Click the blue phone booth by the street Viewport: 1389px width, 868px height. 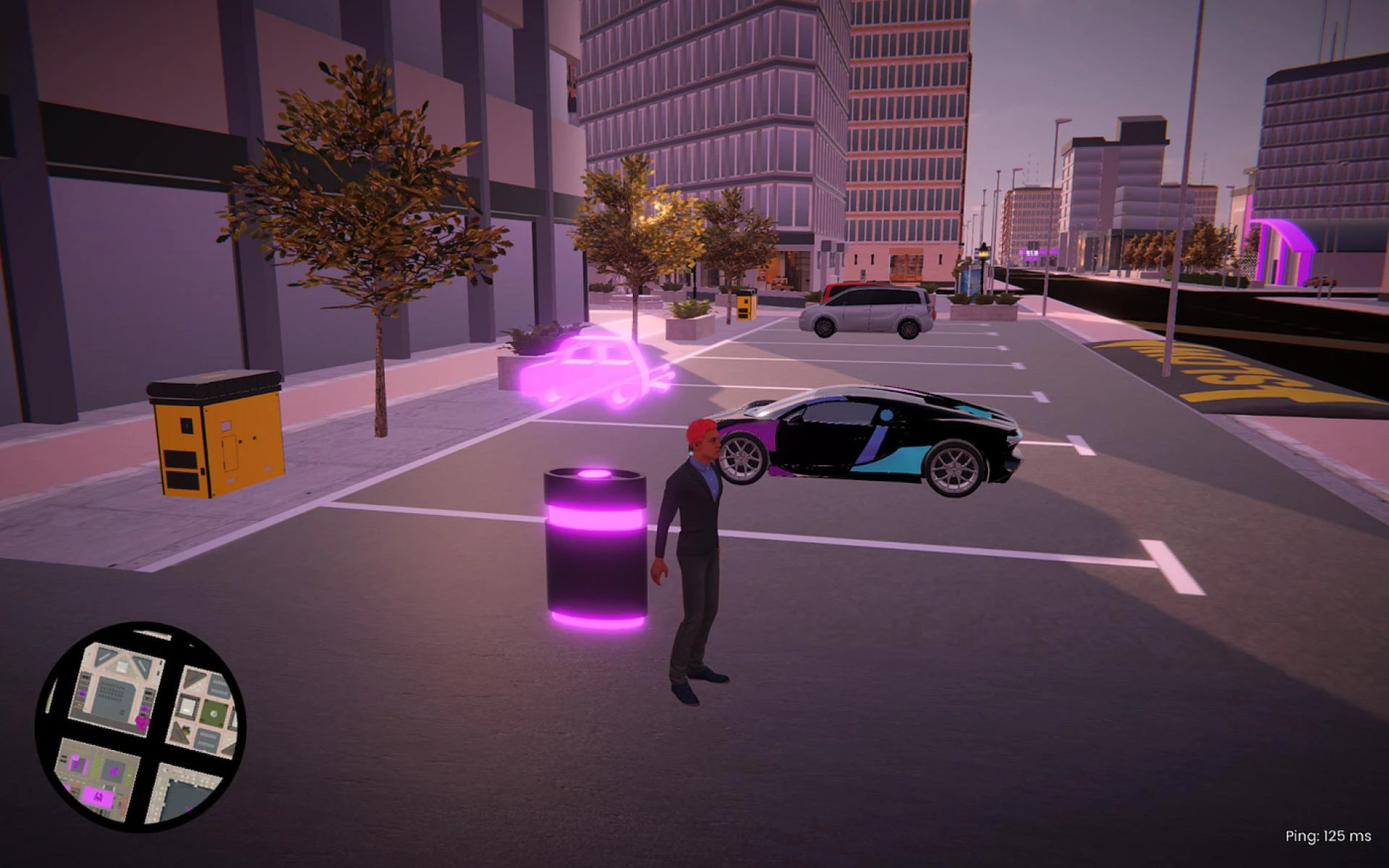click(970, 277)
